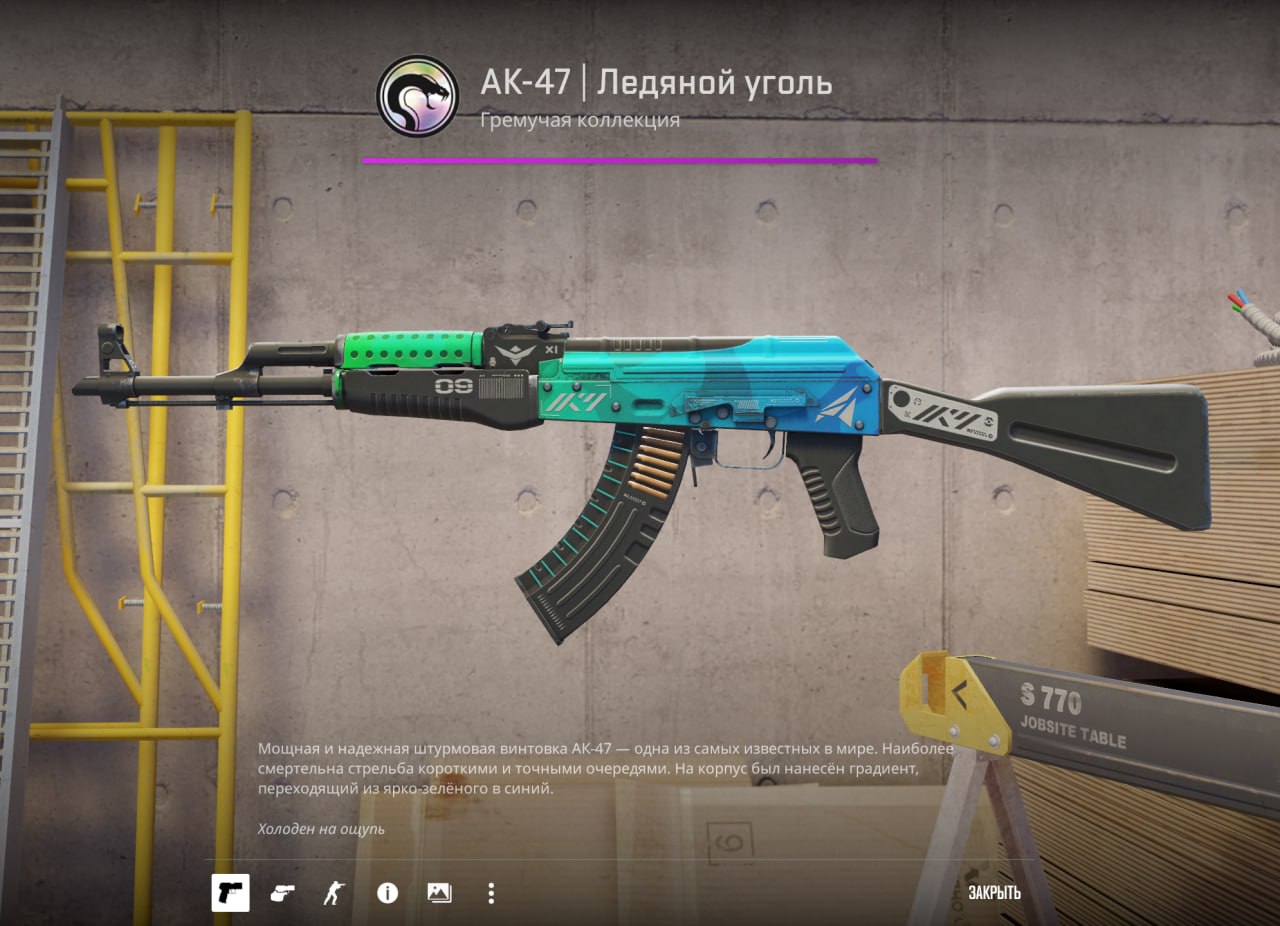1280x926 pixels.
Task: Select the pistol weapon view icon
Action: click(x=230, y=893)
